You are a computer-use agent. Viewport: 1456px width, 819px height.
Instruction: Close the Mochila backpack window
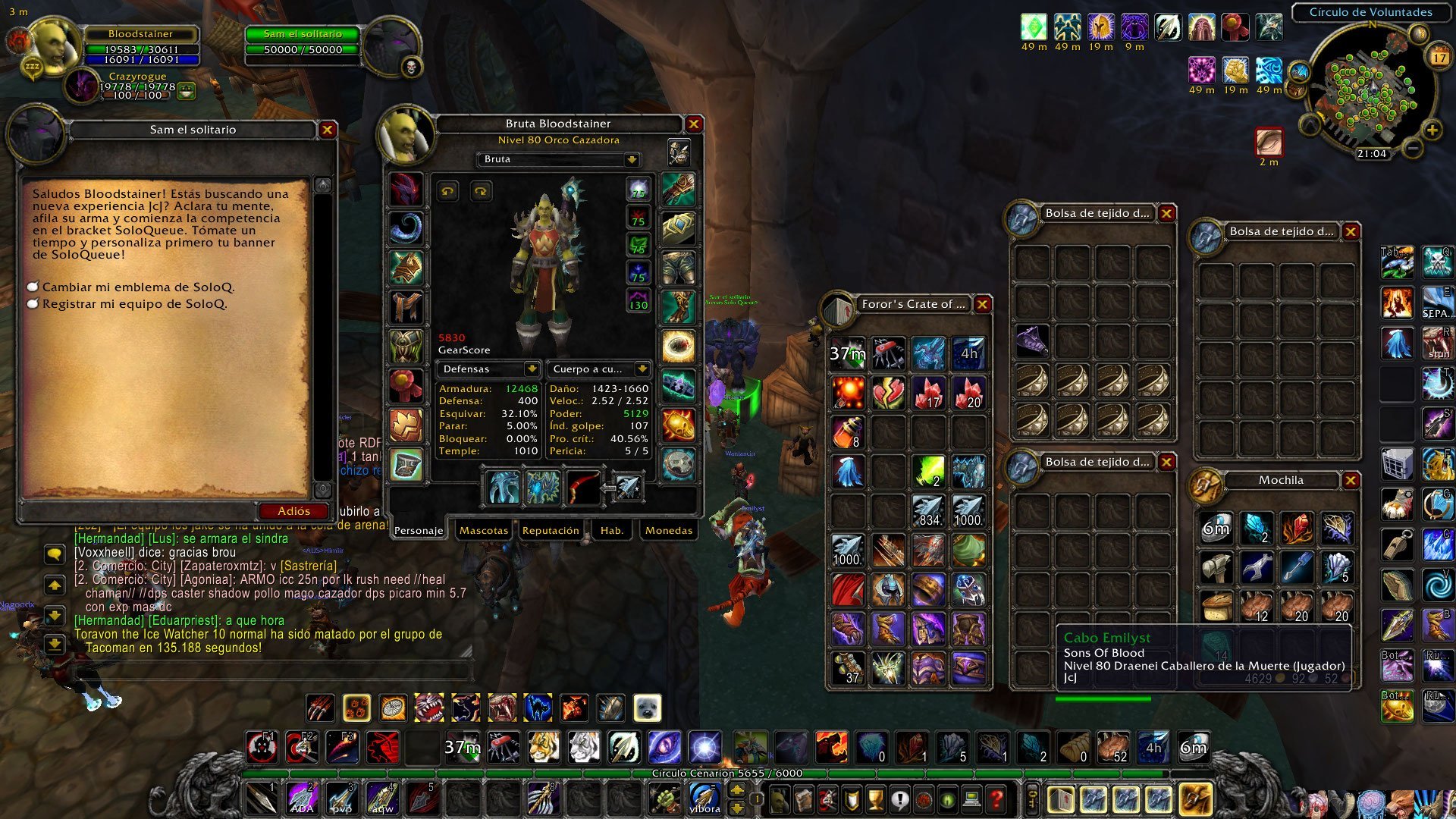click(x=1351, y=480)
